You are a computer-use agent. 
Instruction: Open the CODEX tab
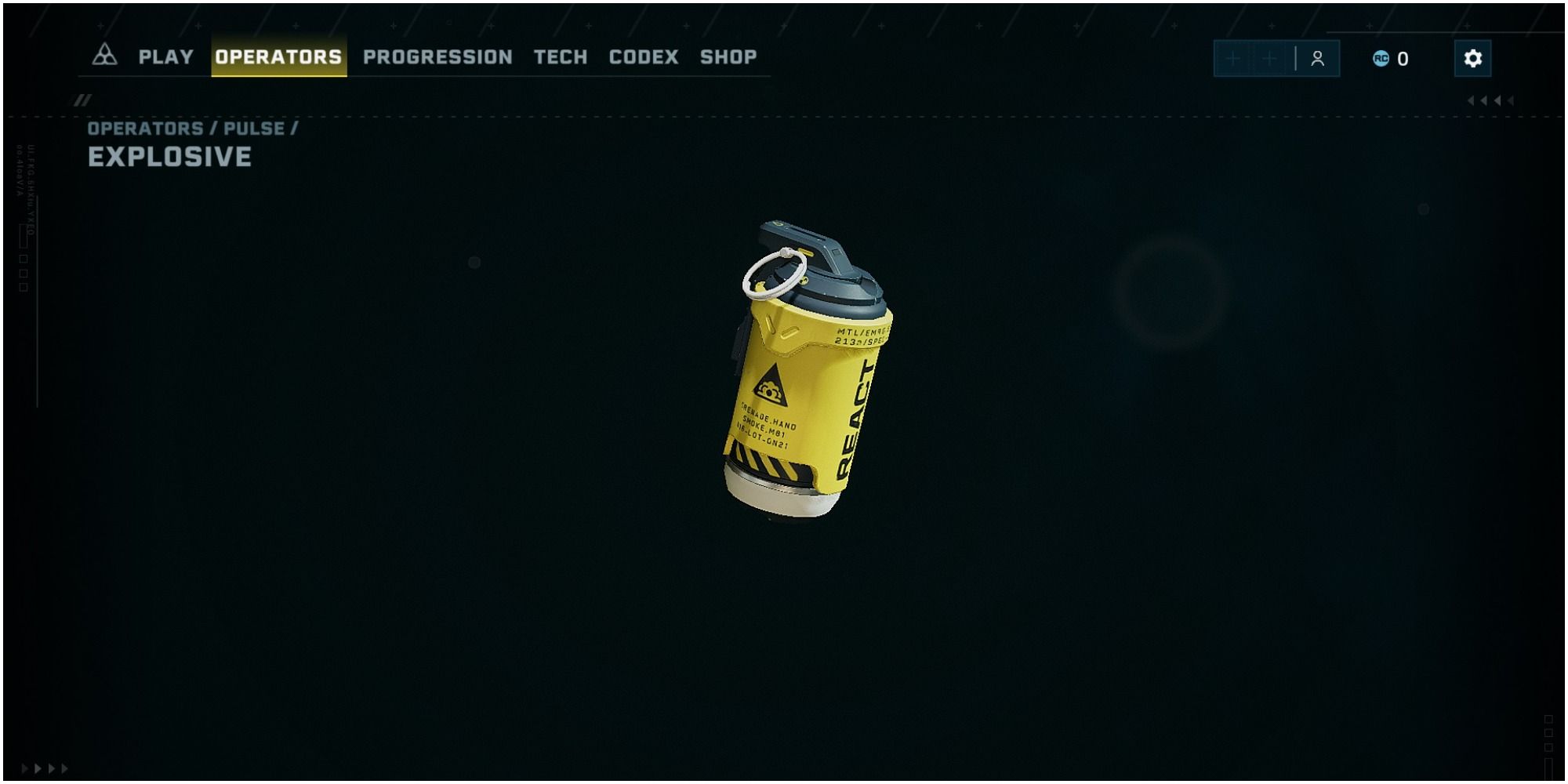point(644,56)
